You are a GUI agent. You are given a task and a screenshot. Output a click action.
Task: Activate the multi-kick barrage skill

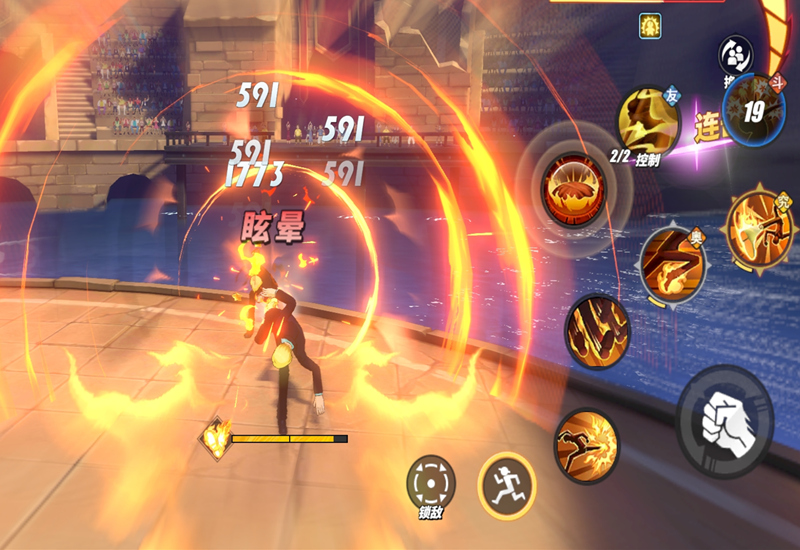click(x=597, y=330)
